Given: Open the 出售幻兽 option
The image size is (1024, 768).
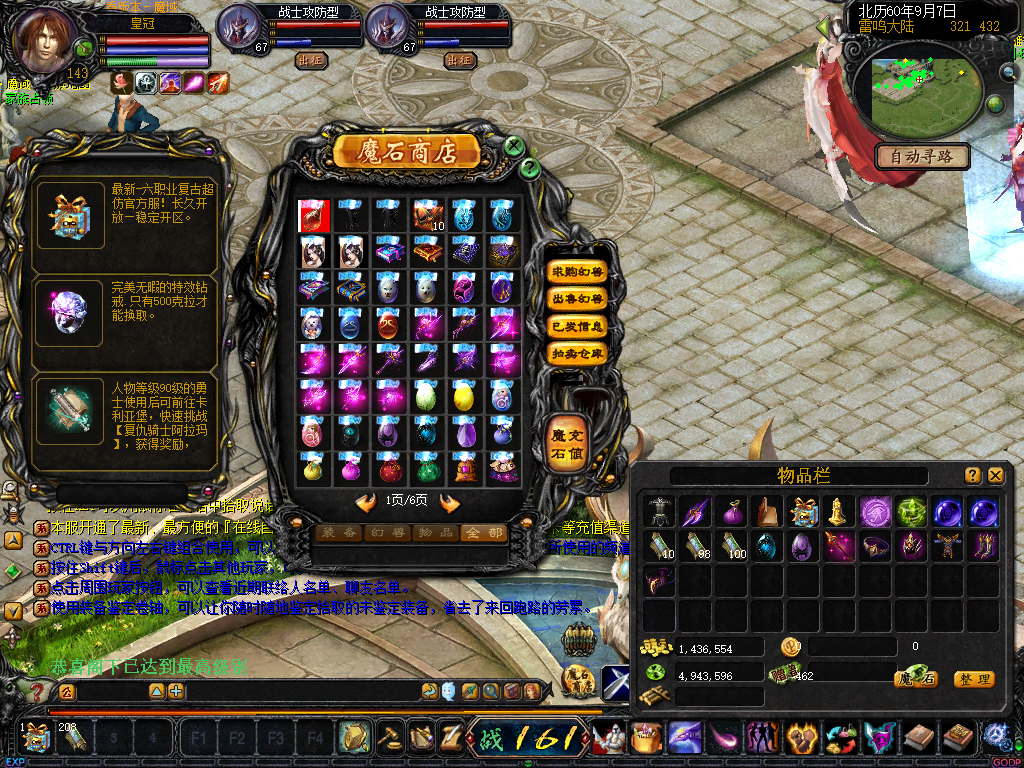Looking at the screenshot, I should click(x=578, y=299).
